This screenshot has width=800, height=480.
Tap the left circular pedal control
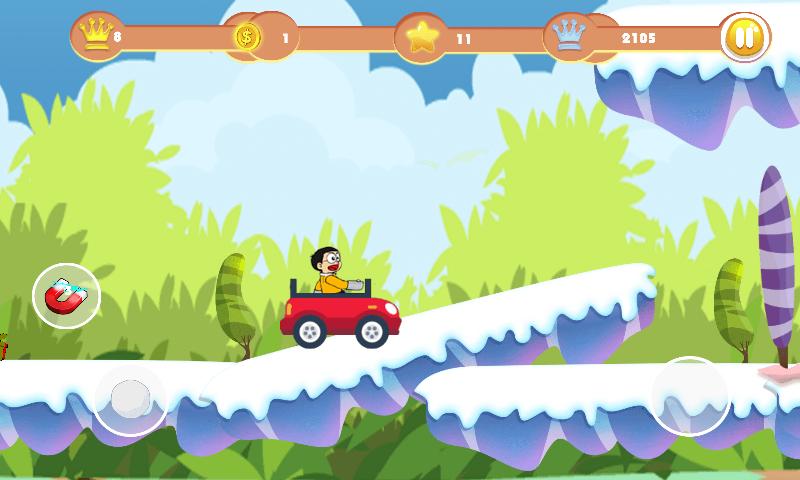(x=130, y=399)
